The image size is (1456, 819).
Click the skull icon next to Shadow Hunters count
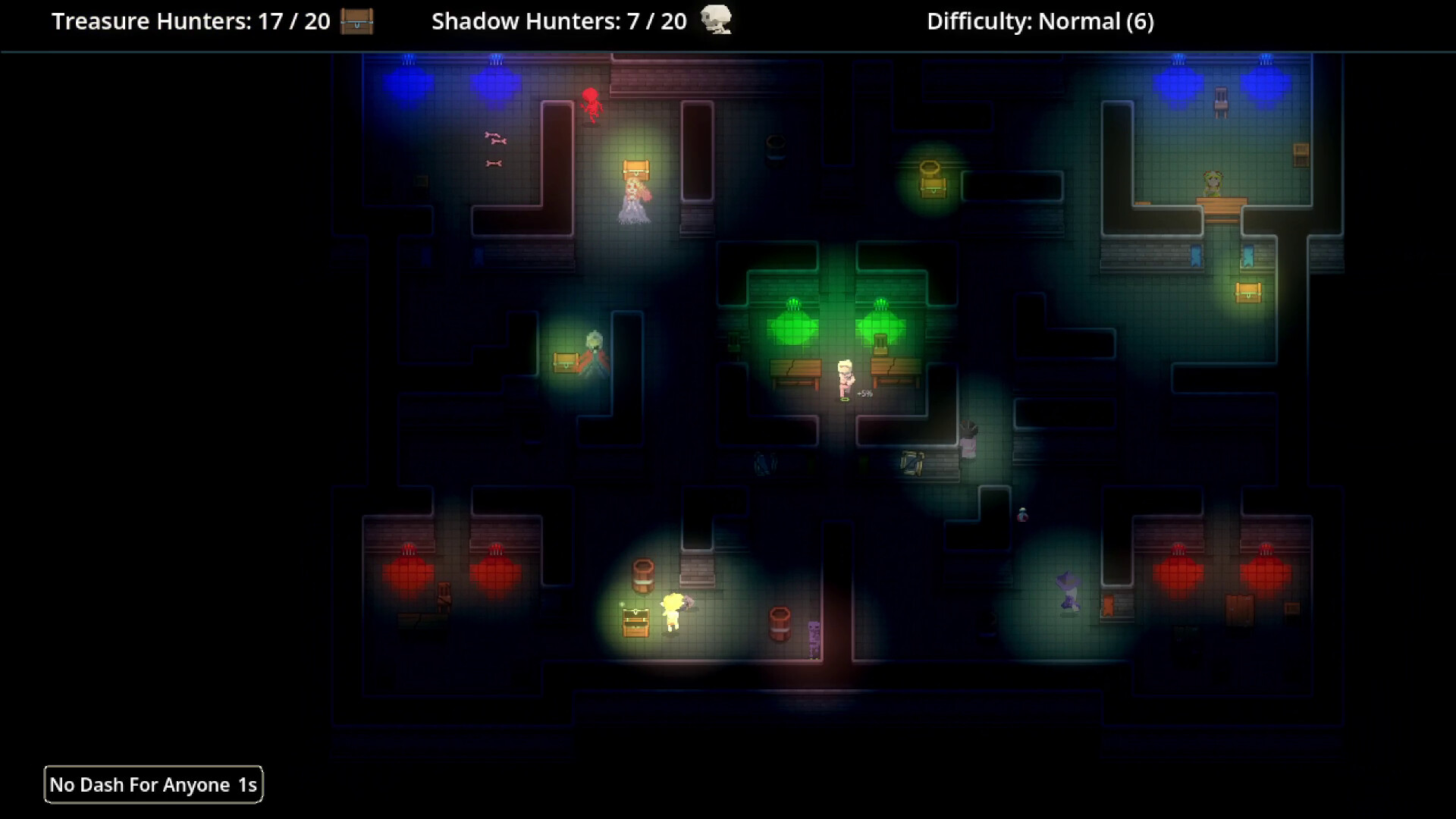pos(716,20)
